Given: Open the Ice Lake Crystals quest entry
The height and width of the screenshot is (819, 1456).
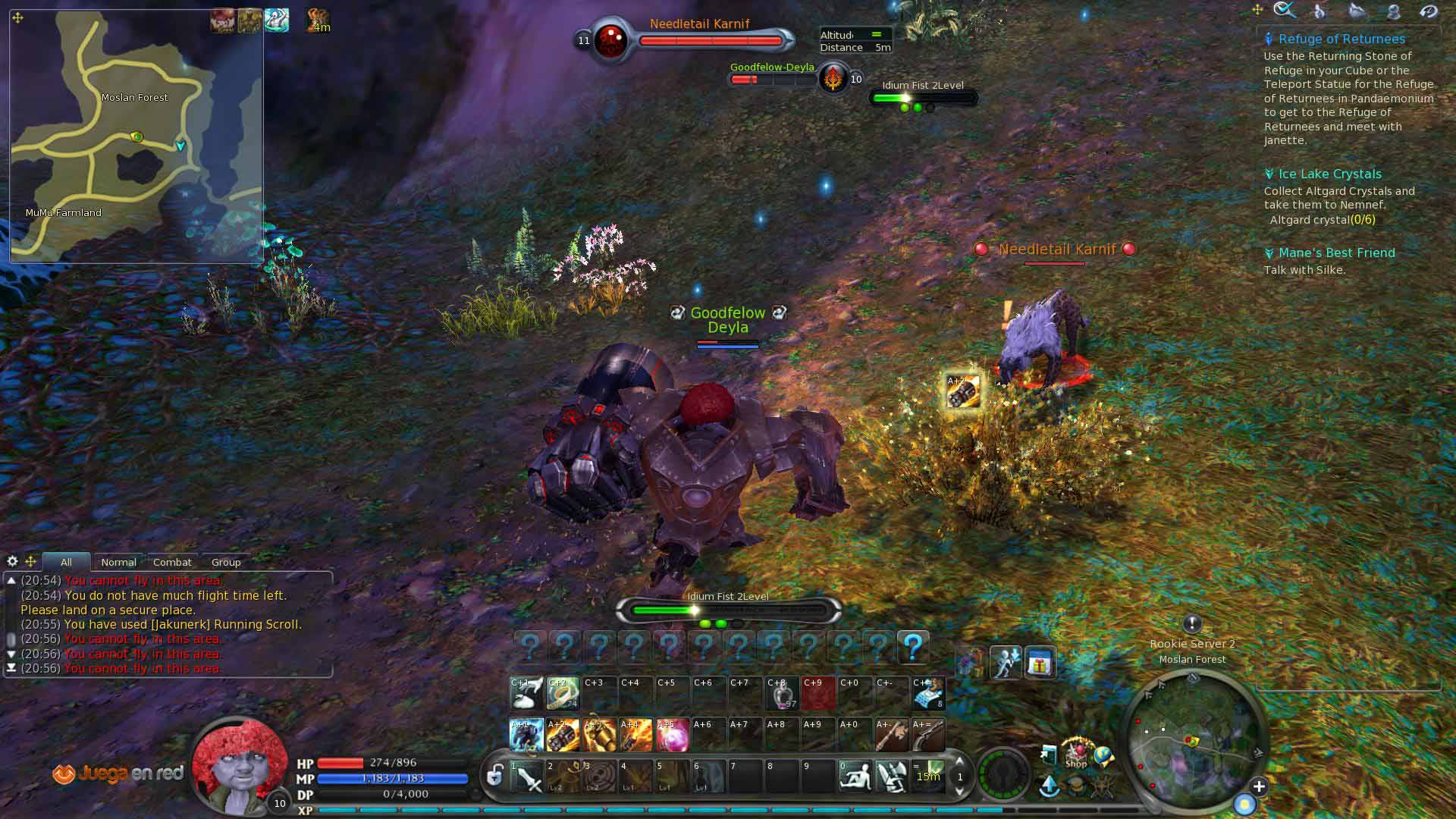Looking at the screenshot, I should tap(1329, 174).
